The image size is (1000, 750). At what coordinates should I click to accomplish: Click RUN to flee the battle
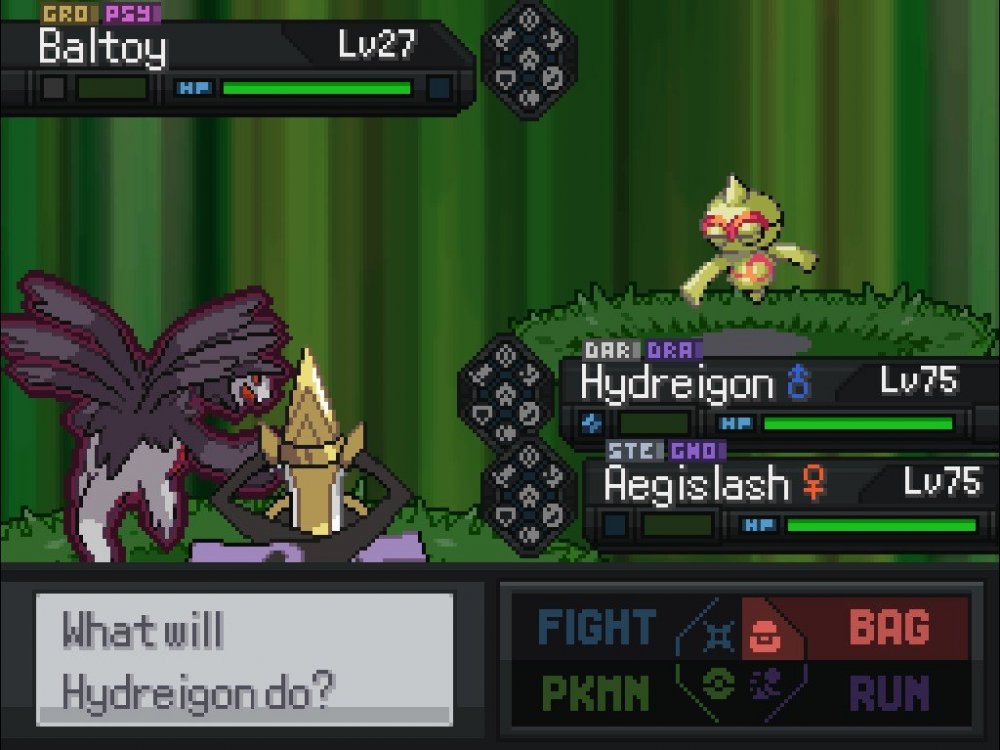pos(888,691)
